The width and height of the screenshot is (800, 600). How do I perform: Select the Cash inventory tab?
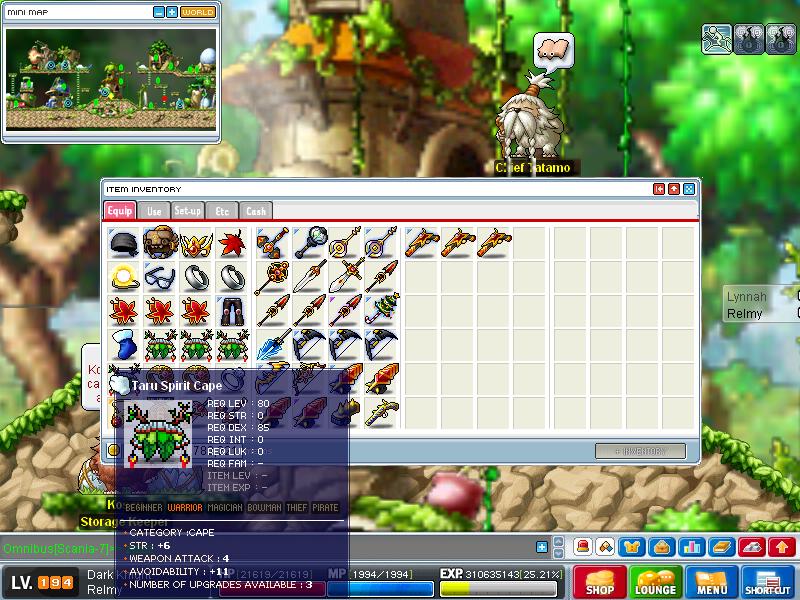256,211
